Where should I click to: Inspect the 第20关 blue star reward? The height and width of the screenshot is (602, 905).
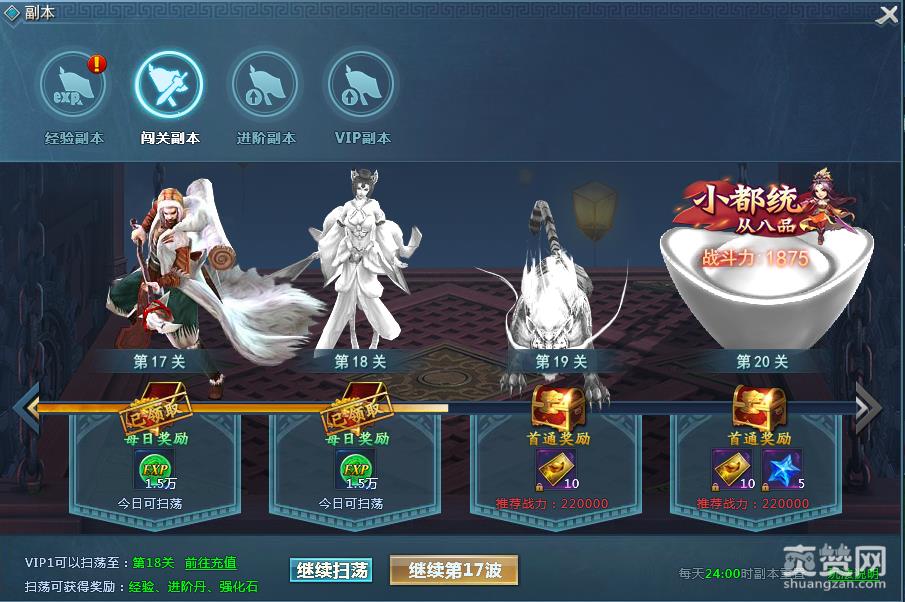click(781, 468)
